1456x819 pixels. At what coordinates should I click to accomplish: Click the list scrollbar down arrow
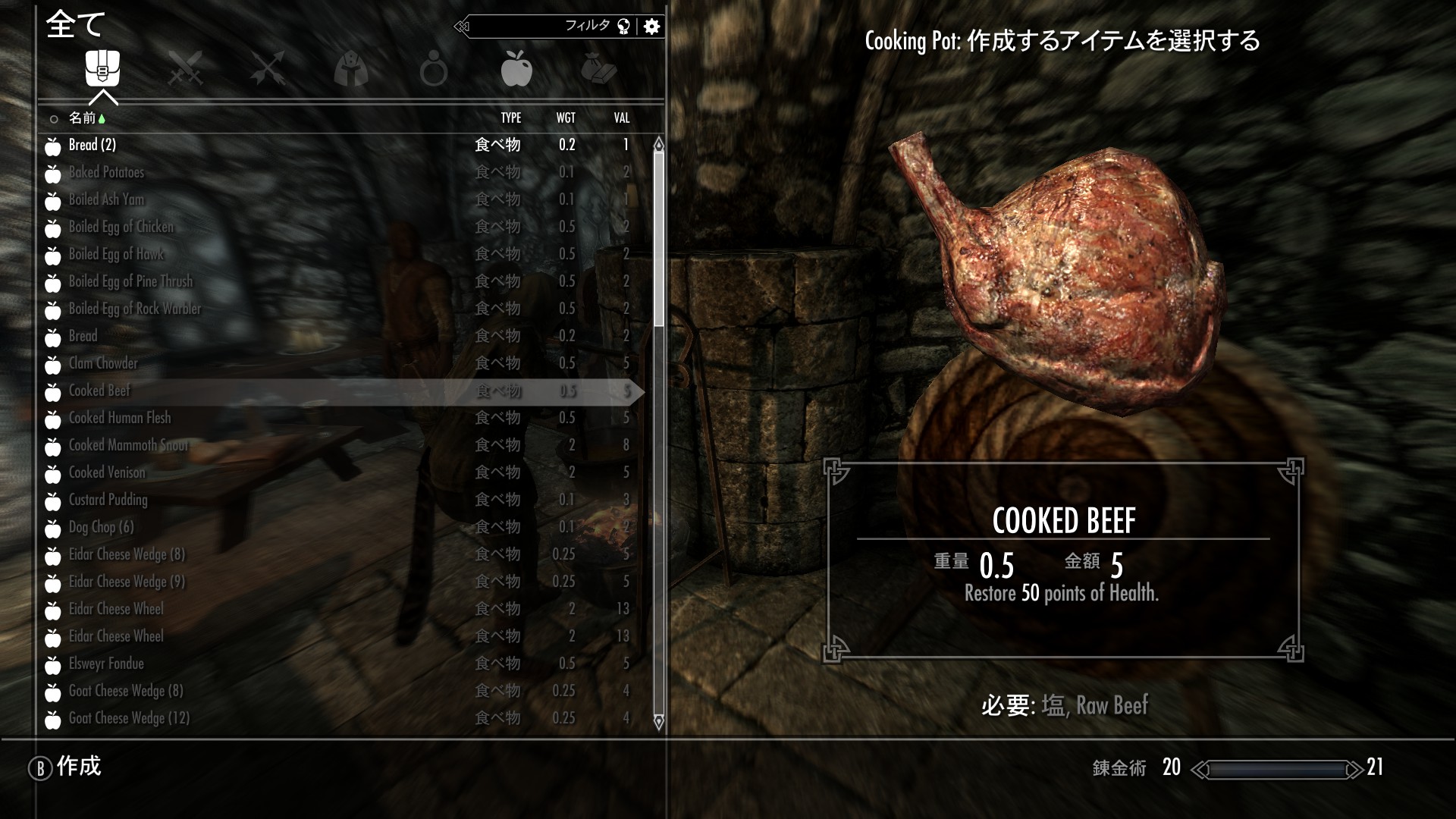click(x=658, y=721)
